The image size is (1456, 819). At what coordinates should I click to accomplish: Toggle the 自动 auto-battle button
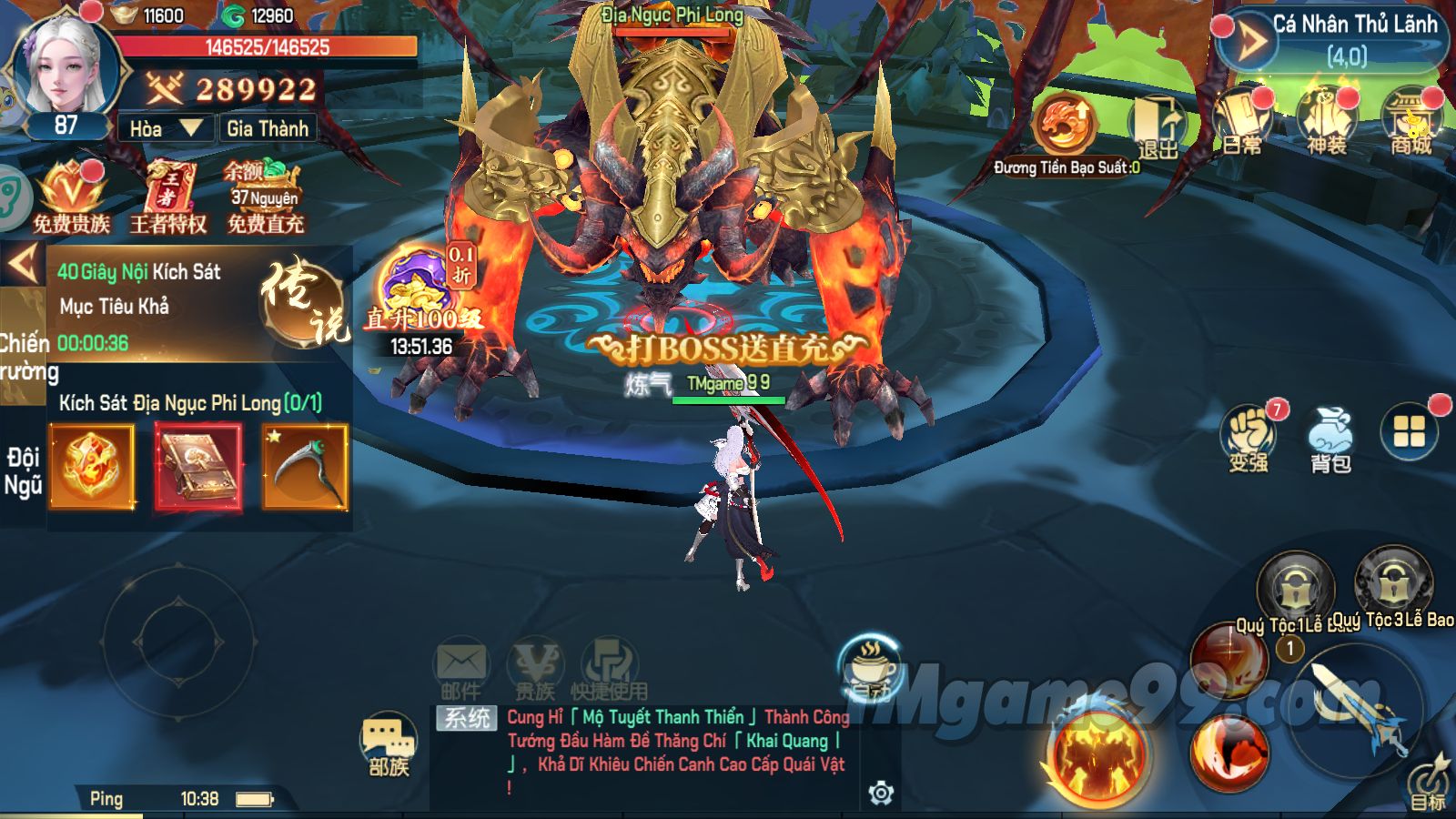870,669
